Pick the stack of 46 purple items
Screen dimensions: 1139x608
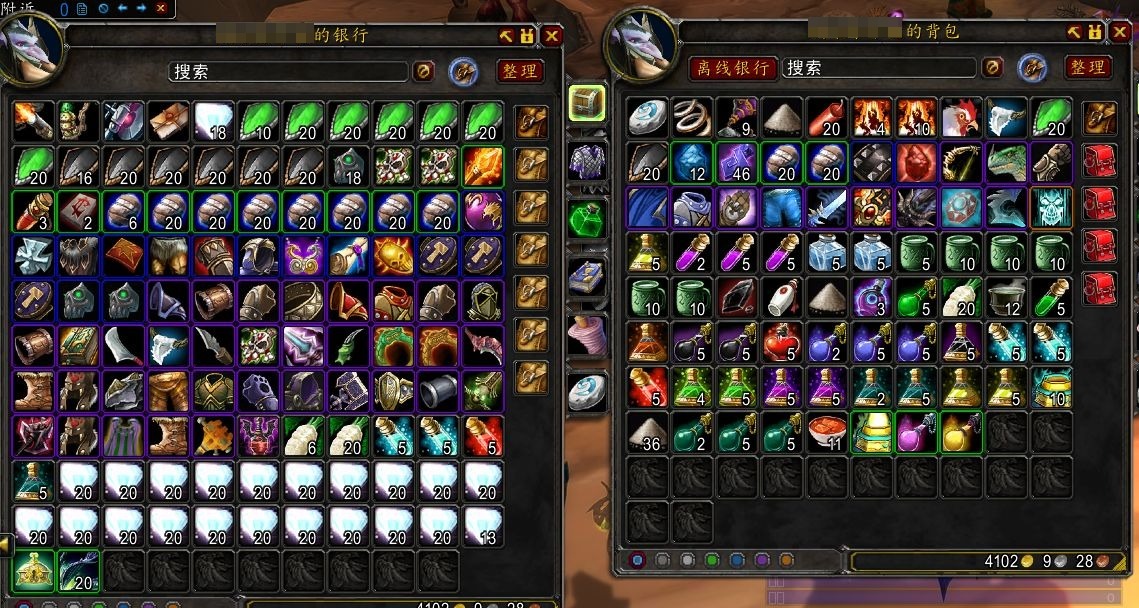pos(738,162)
